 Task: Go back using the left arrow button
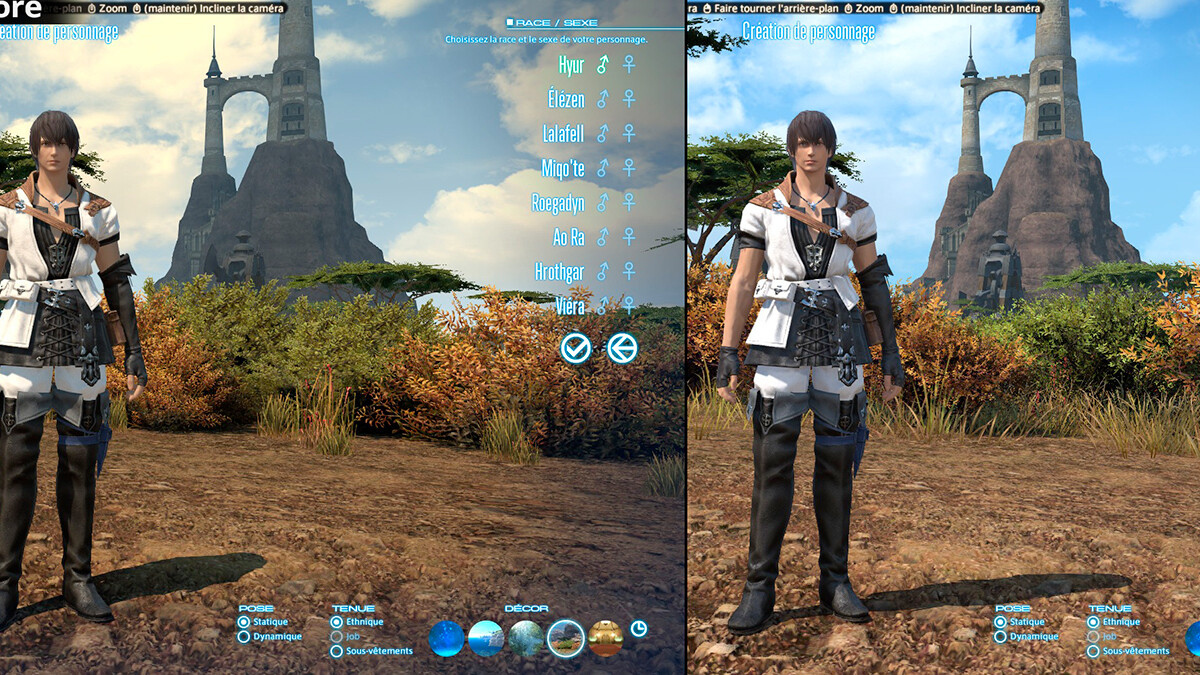click(622, 348)
